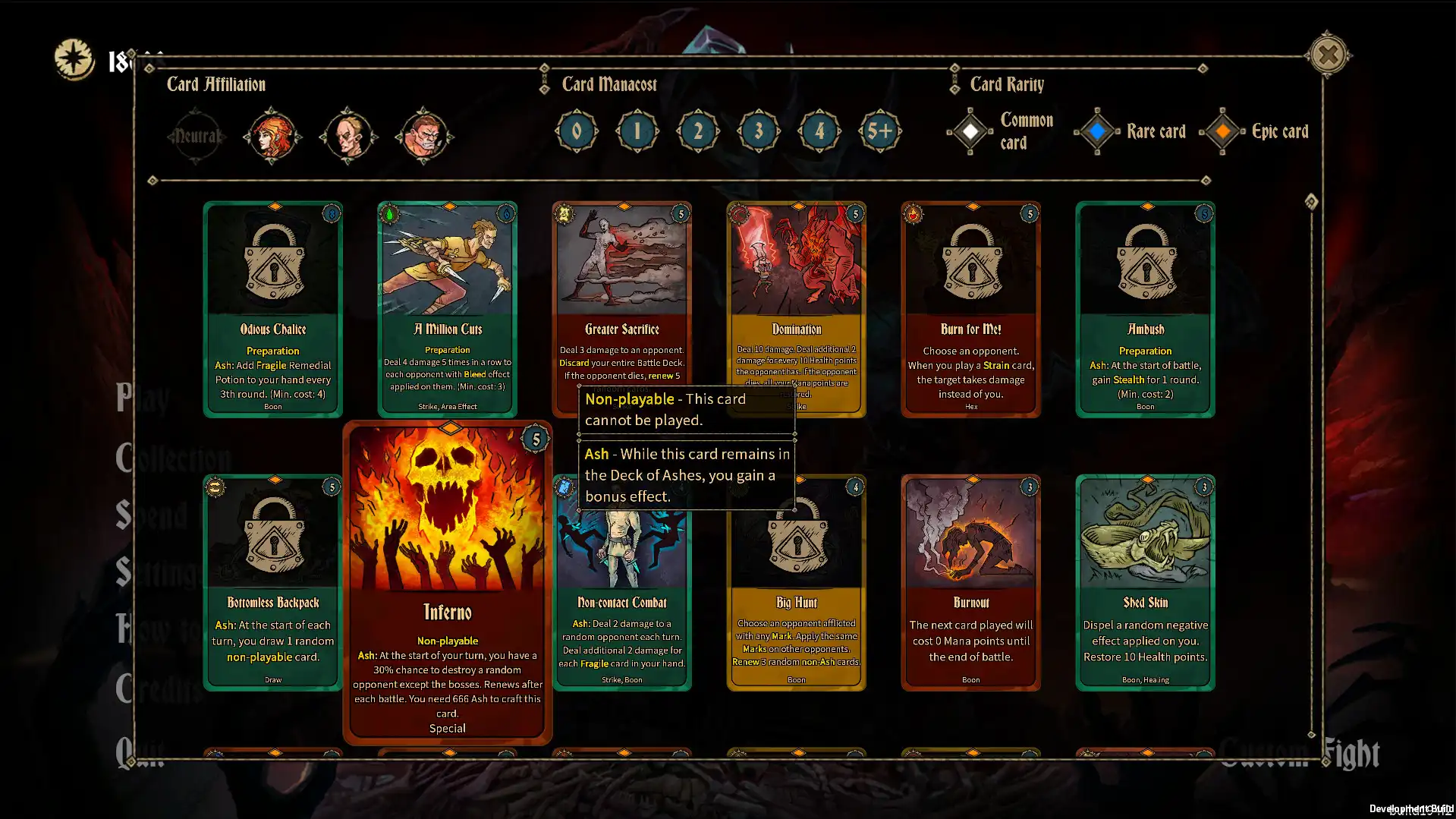Viewport: 1456px width, 819px height.
Task: Filter cards by the pale man's affiliation portrait
Action: tap(347, 135)
